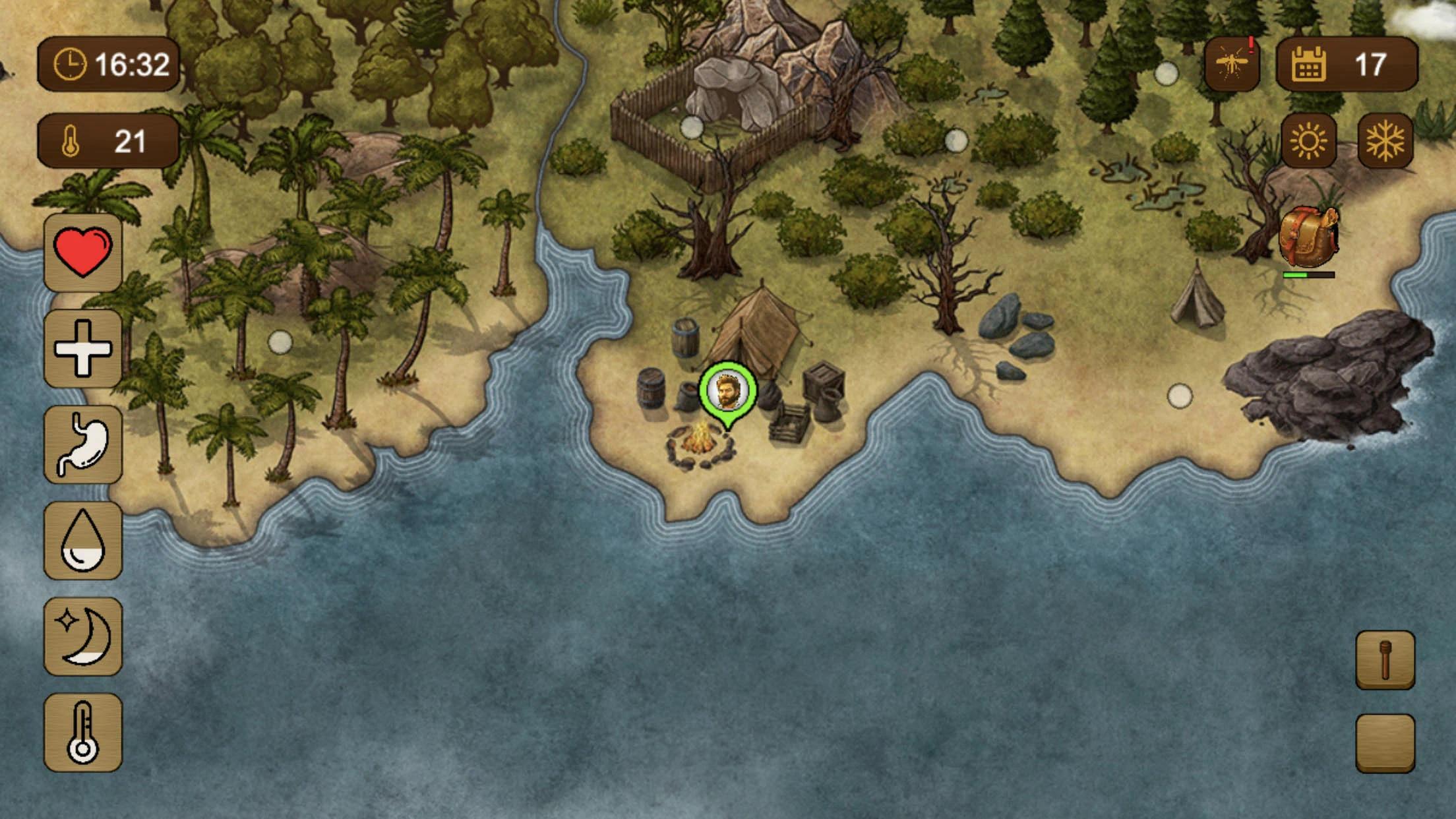1456x819 pixels.
Task: Open the calendar day 17 panel
Action: point(1347,64)
